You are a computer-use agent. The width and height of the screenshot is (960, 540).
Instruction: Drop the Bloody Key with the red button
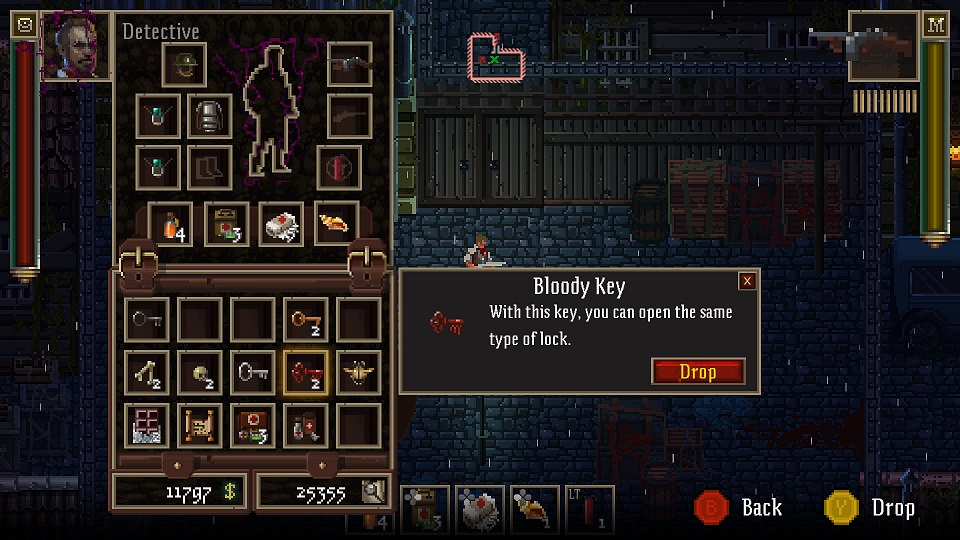(x=698, y=372)
